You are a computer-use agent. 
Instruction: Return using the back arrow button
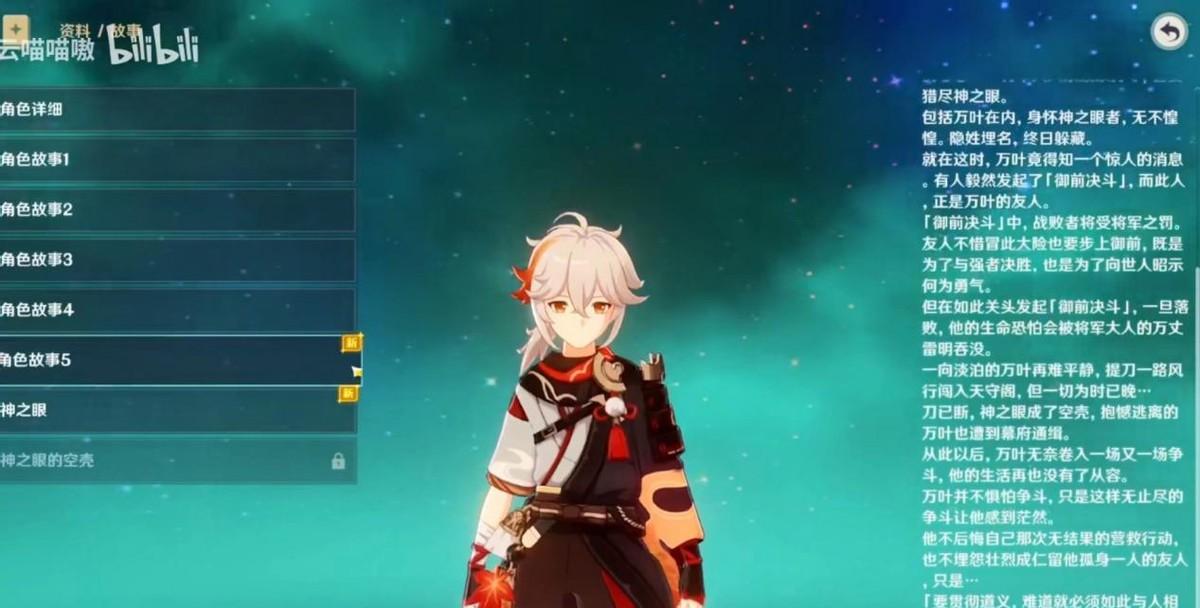click(1168, 31)
